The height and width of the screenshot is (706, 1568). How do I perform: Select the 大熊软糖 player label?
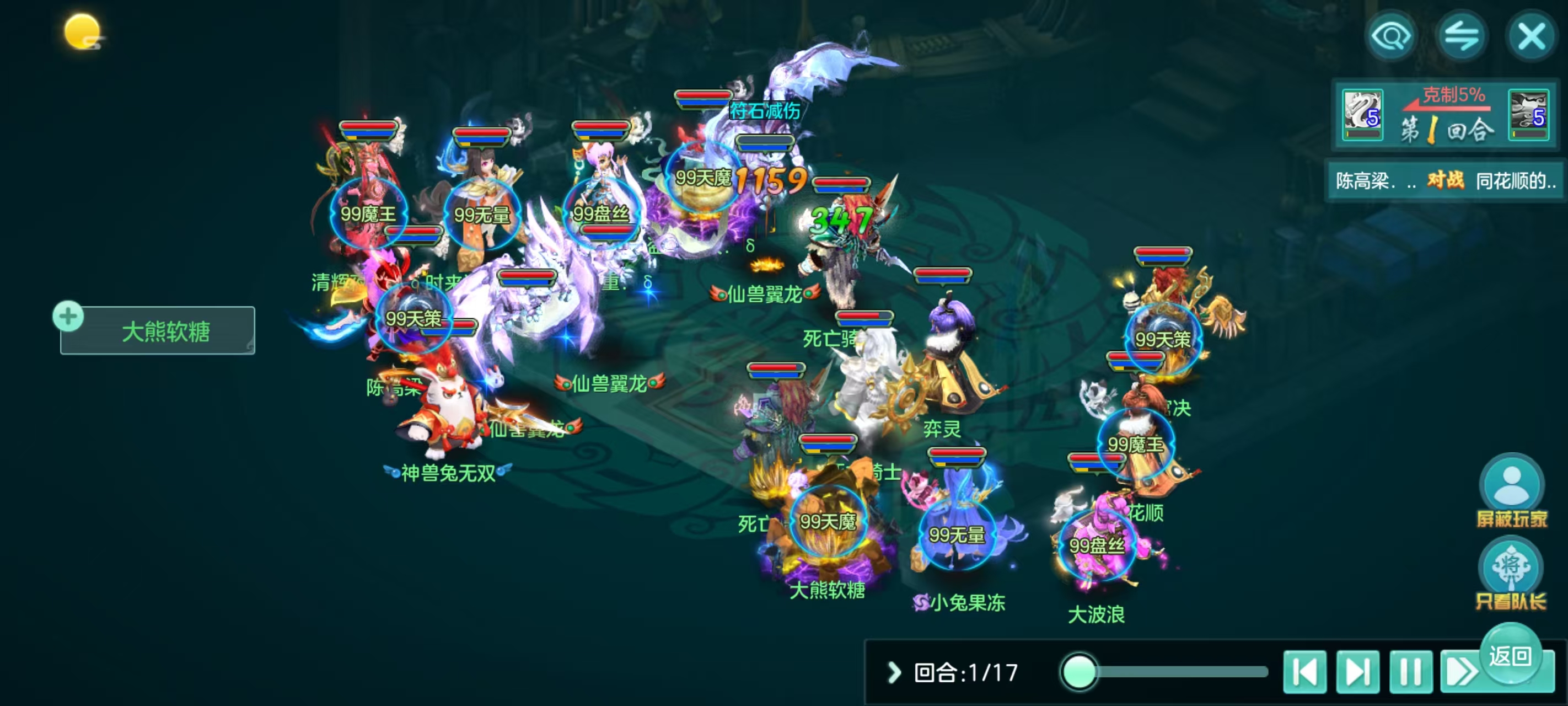pos(165,331)
